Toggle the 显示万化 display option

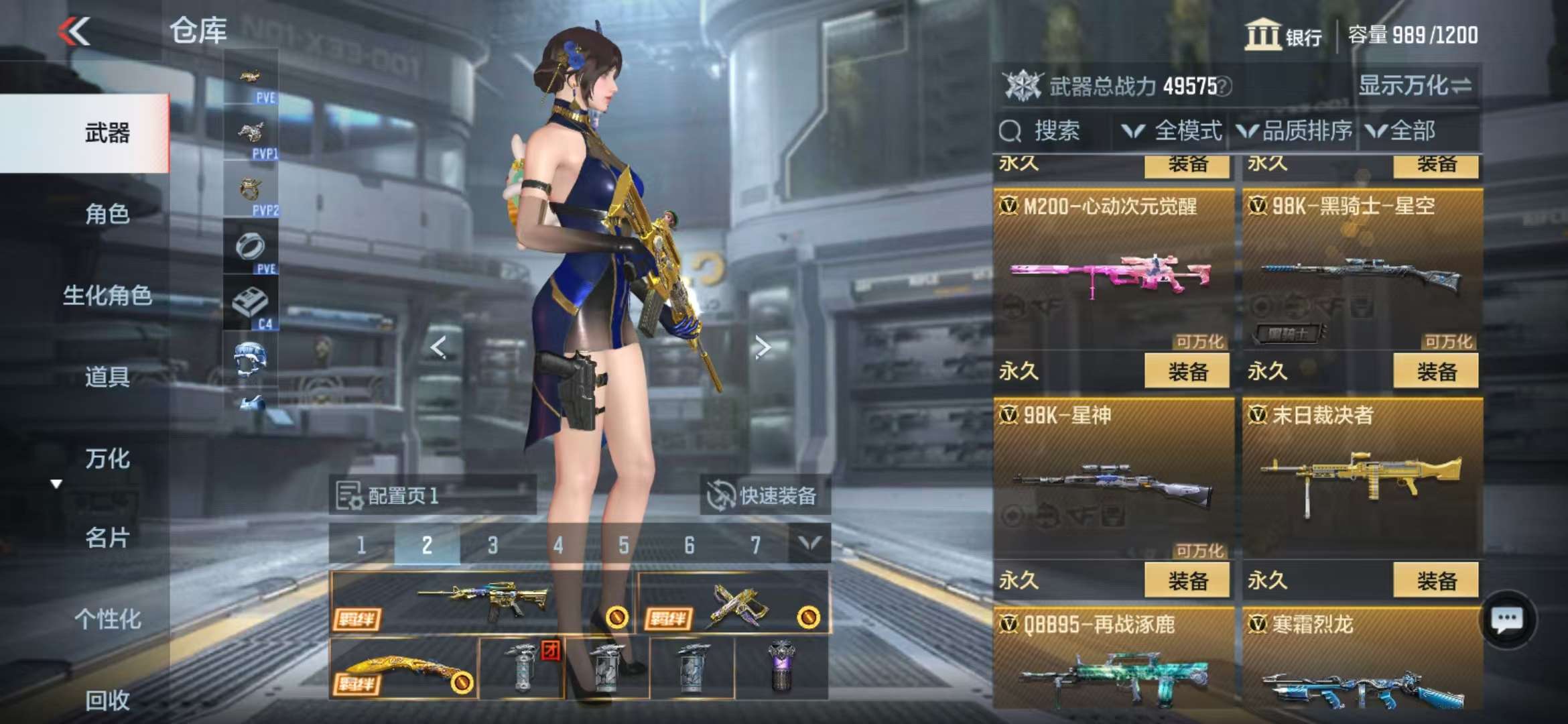click(1414, 86)
